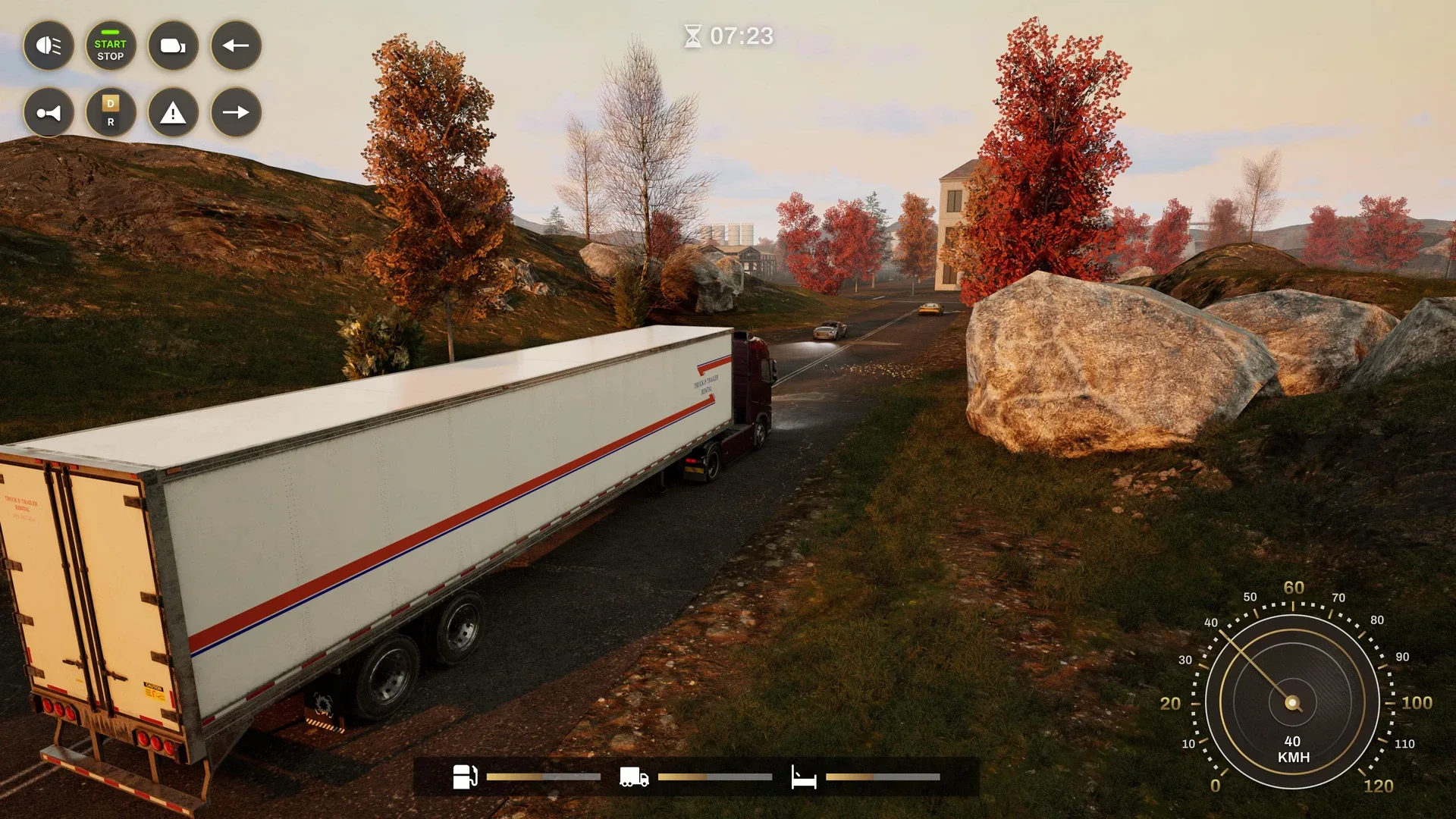This screenshot has width=1456, height=819.
Task: Click the hourglass timer icon
Action: click(x=695, y=35)
